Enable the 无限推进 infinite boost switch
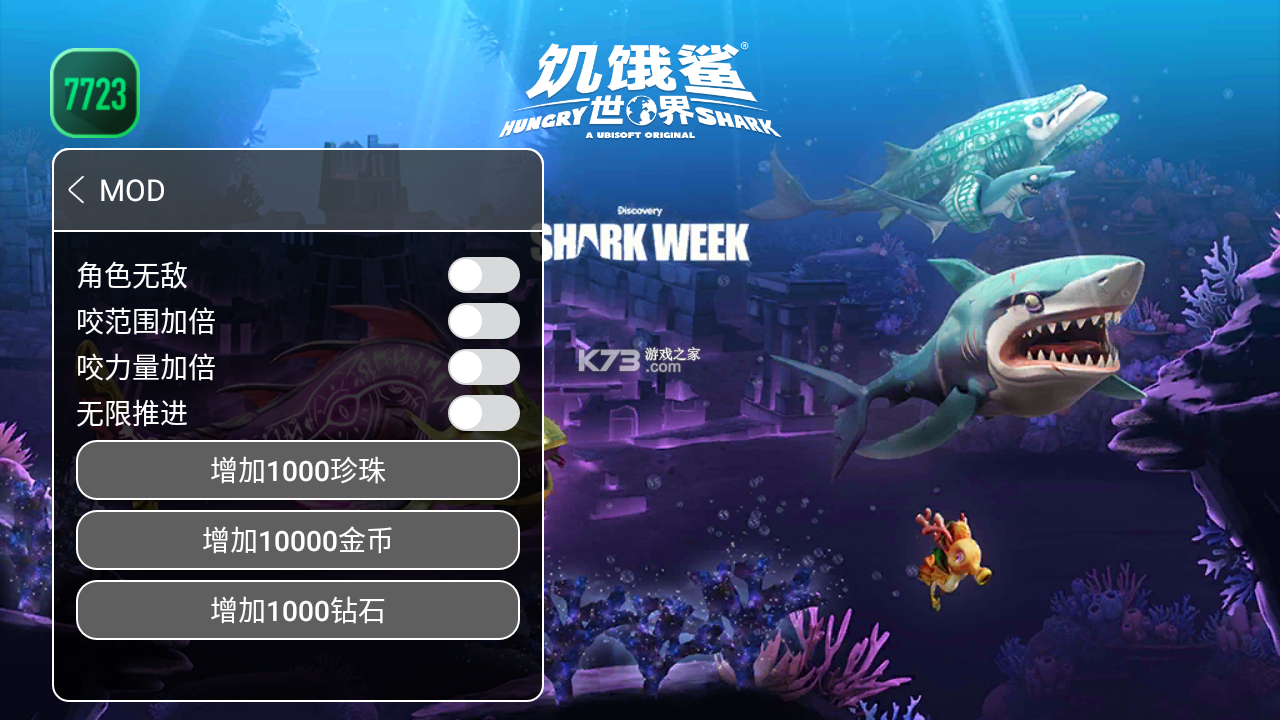 (484, 413)
